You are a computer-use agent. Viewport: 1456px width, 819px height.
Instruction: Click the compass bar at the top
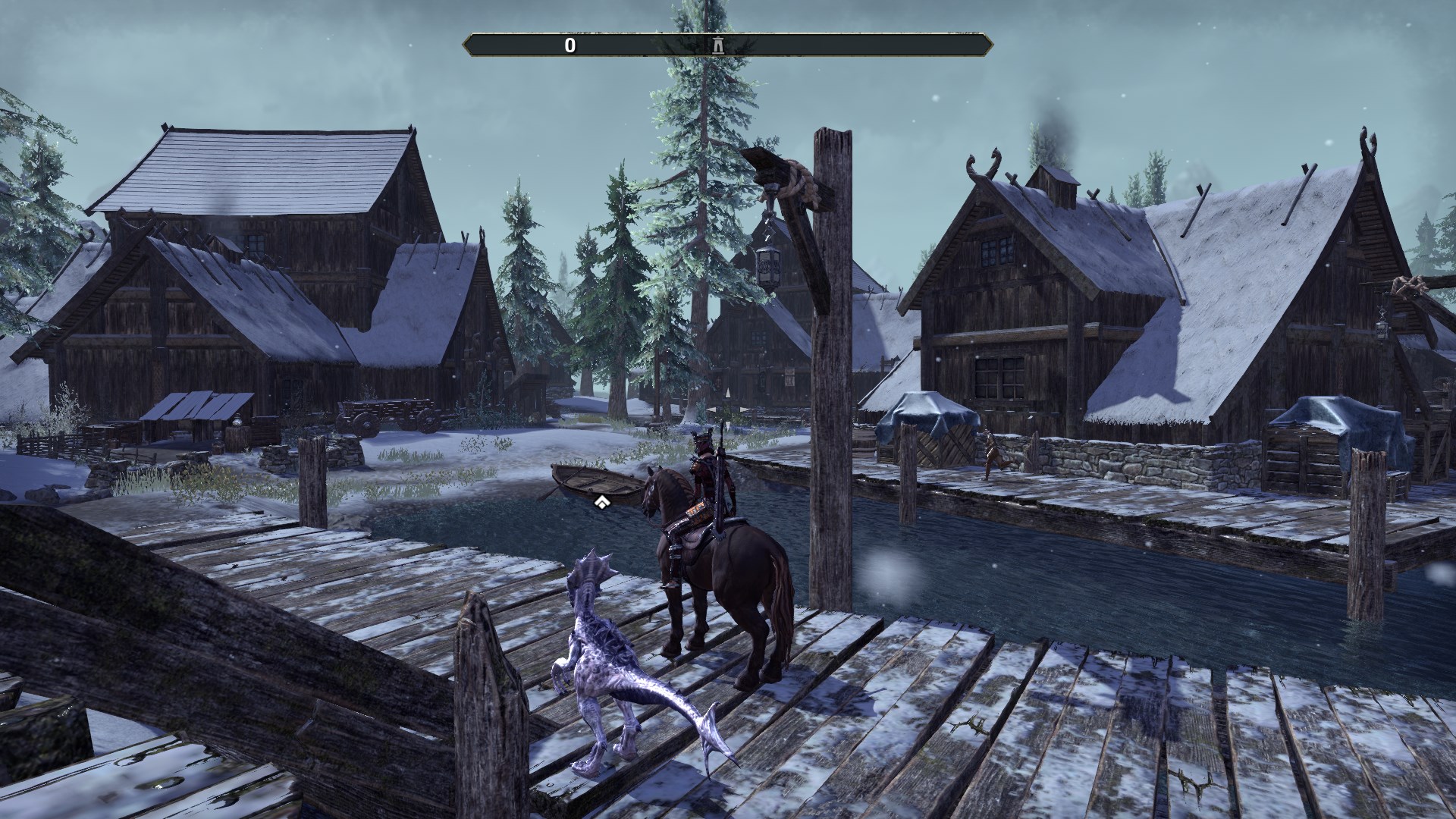pyautogui.click(x=728, y=44)
